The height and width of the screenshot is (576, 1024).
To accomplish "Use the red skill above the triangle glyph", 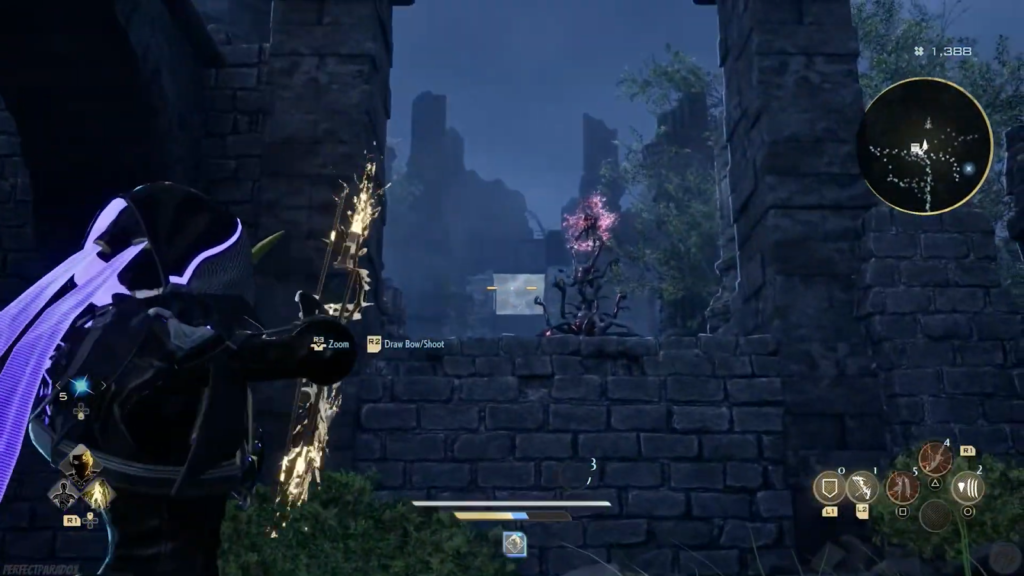I will [935, 459].
